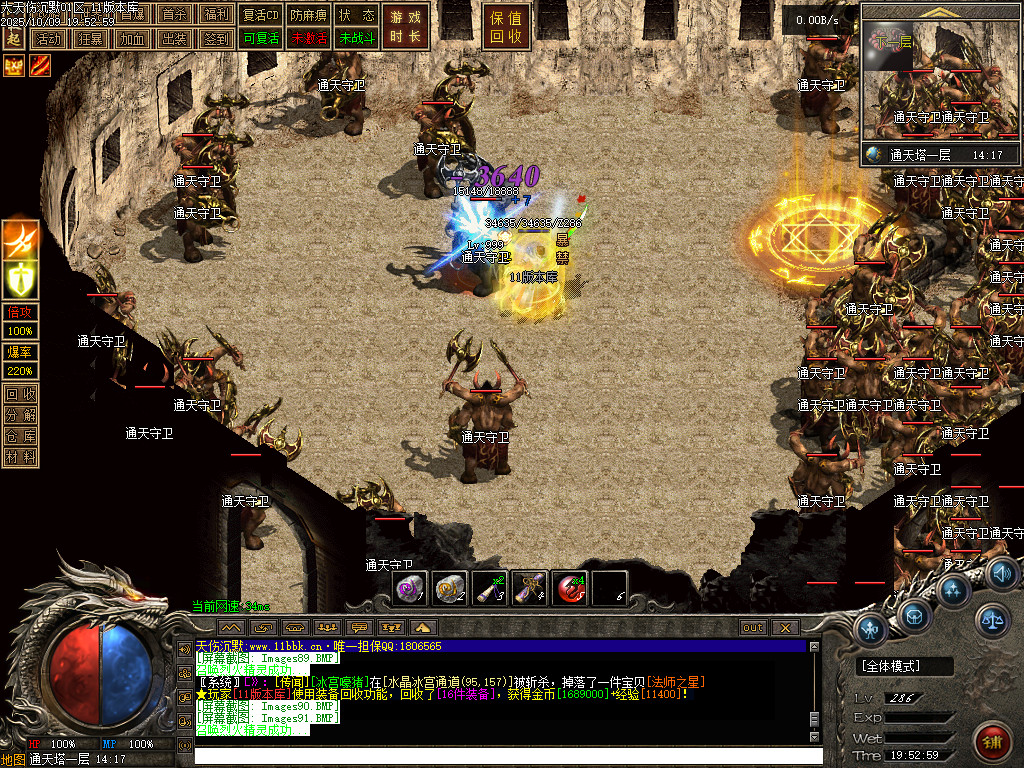The width and height of the screenshot is (1024, 768).
Task: Activate the 狂暴 berserk button
Action: pyautogui.click(x=90, y=39)
